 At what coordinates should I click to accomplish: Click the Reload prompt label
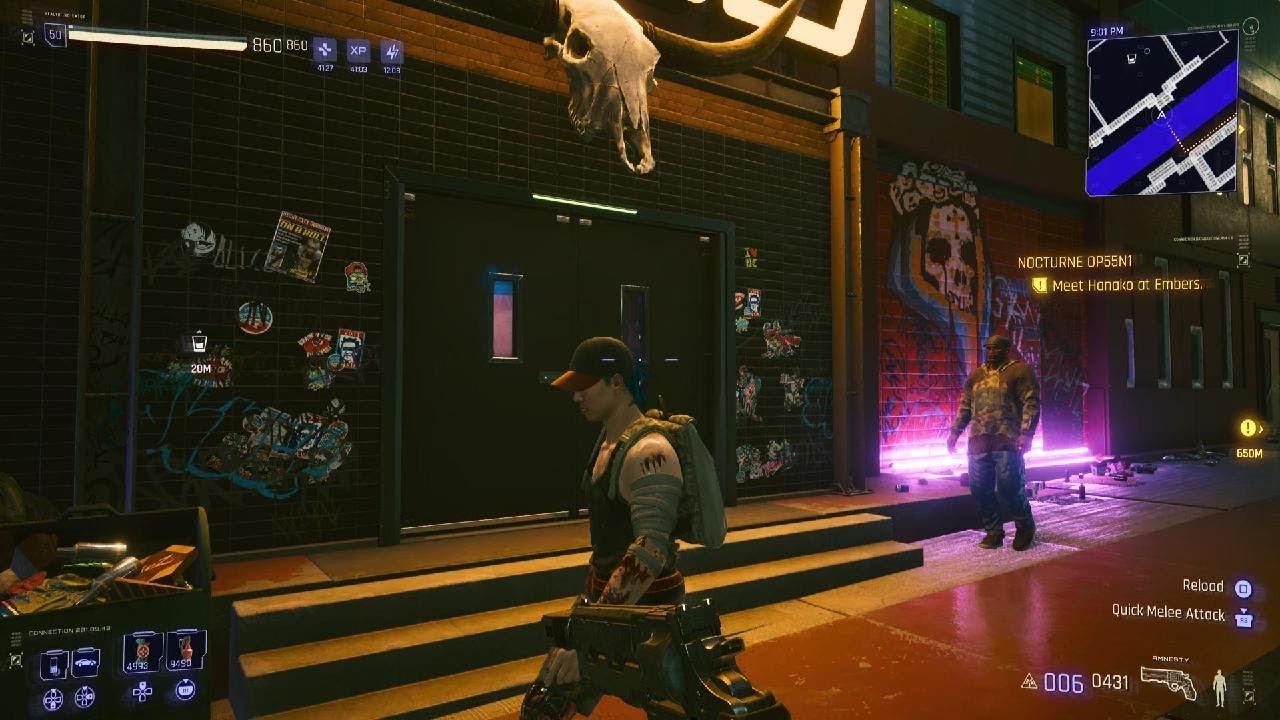click(x=1203, y=585)
